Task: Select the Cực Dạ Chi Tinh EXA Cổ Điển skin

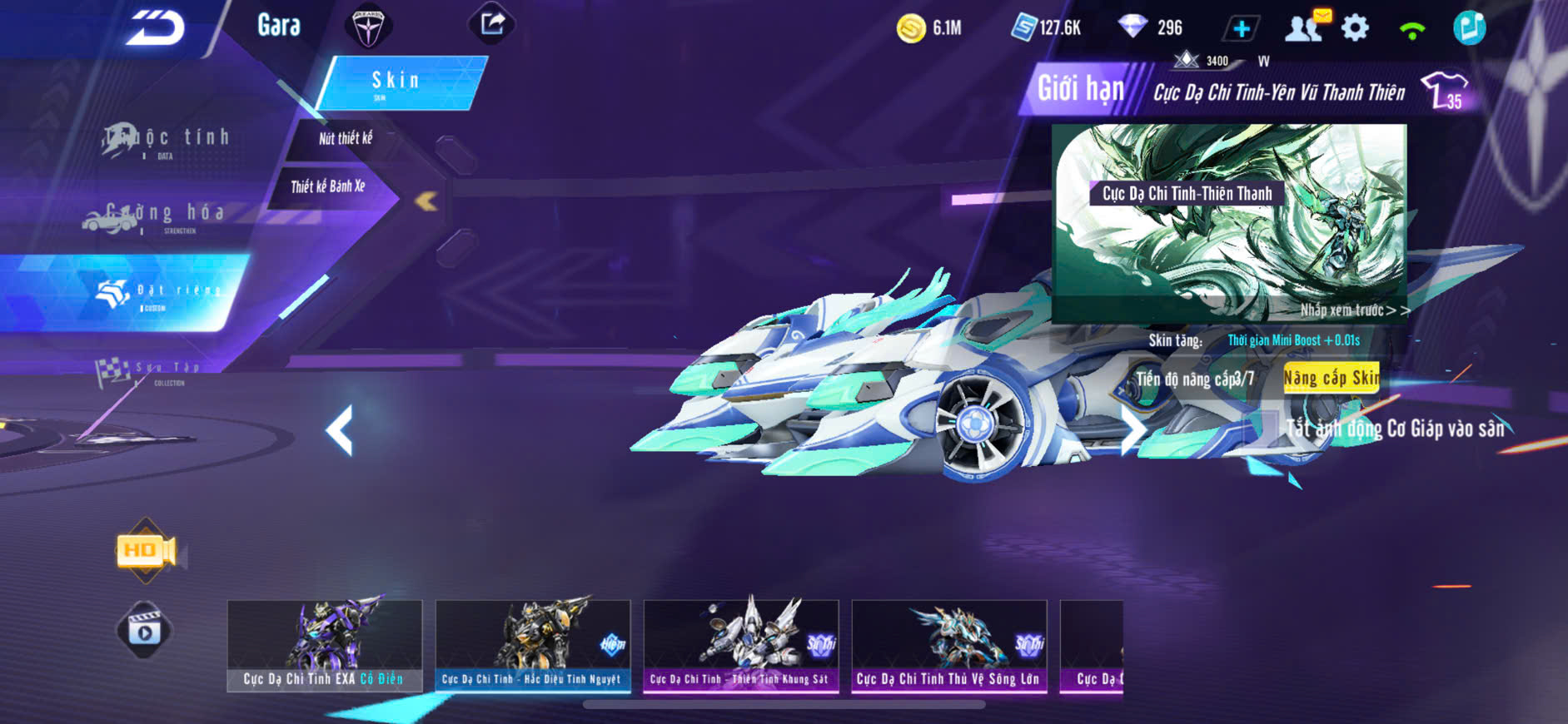Action: (324, 646)
